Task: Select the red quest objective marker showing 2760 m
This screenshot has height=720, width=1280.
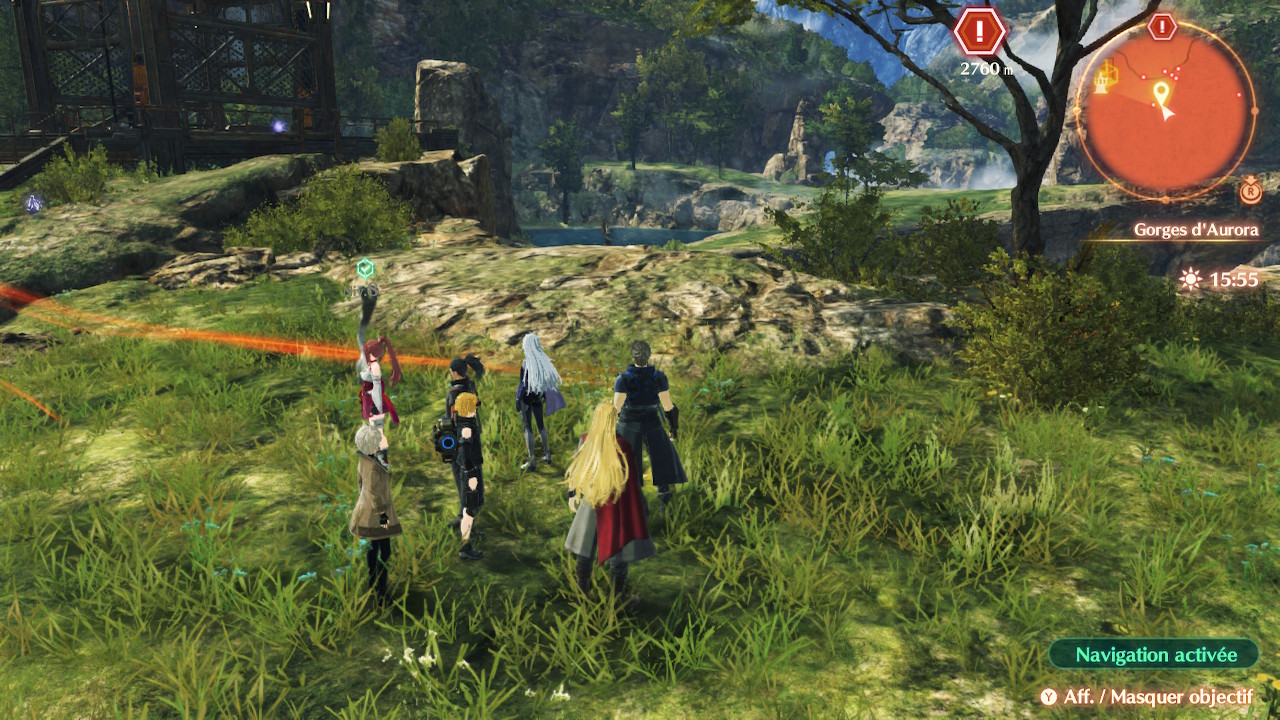Action: [979, 33]
